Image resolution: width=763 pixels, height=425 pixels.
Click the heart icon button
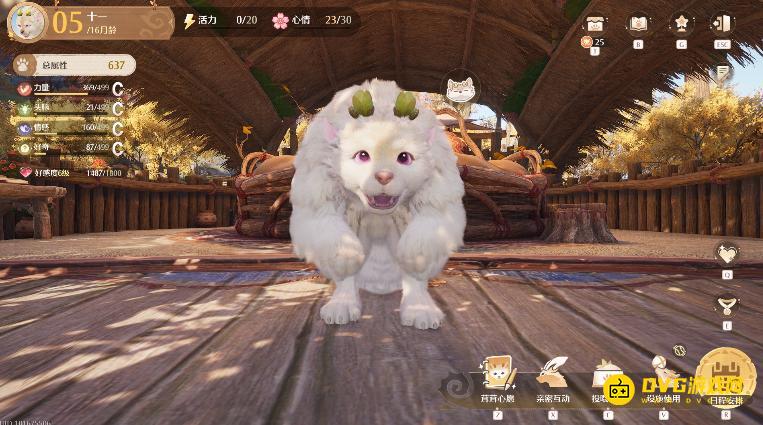[727, 254]
